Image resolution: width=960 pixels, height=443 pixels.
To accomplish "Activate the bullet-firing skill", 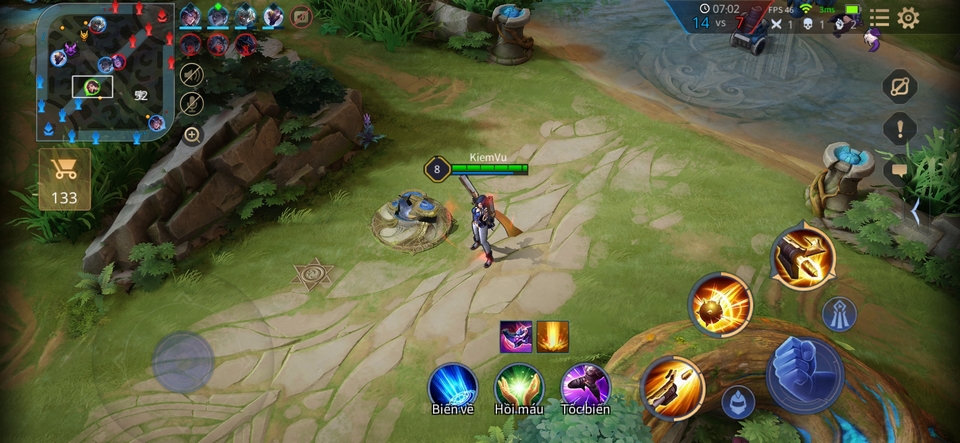I will pos(672,387).
